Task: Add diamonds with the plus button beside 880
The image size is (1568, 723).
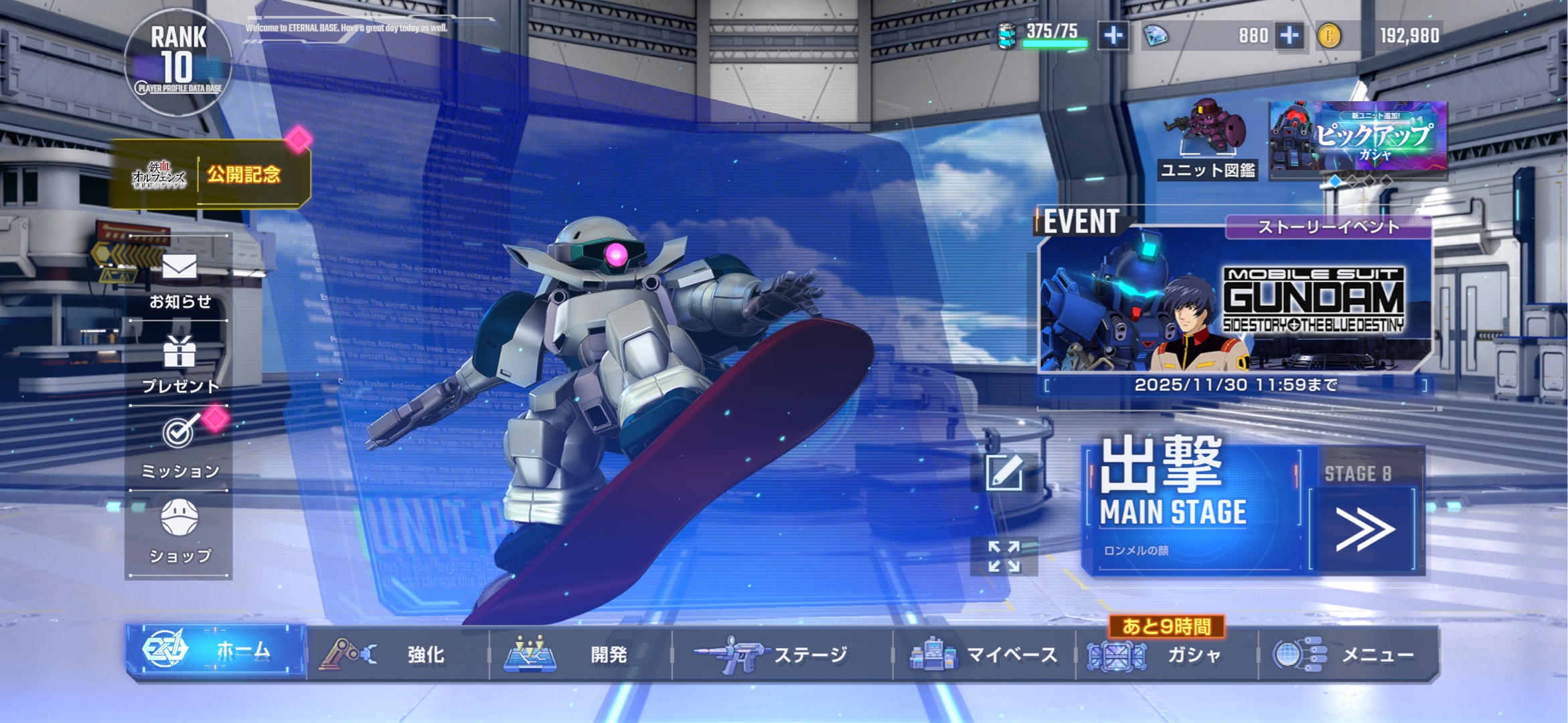Action: (x=1289, y=35)
